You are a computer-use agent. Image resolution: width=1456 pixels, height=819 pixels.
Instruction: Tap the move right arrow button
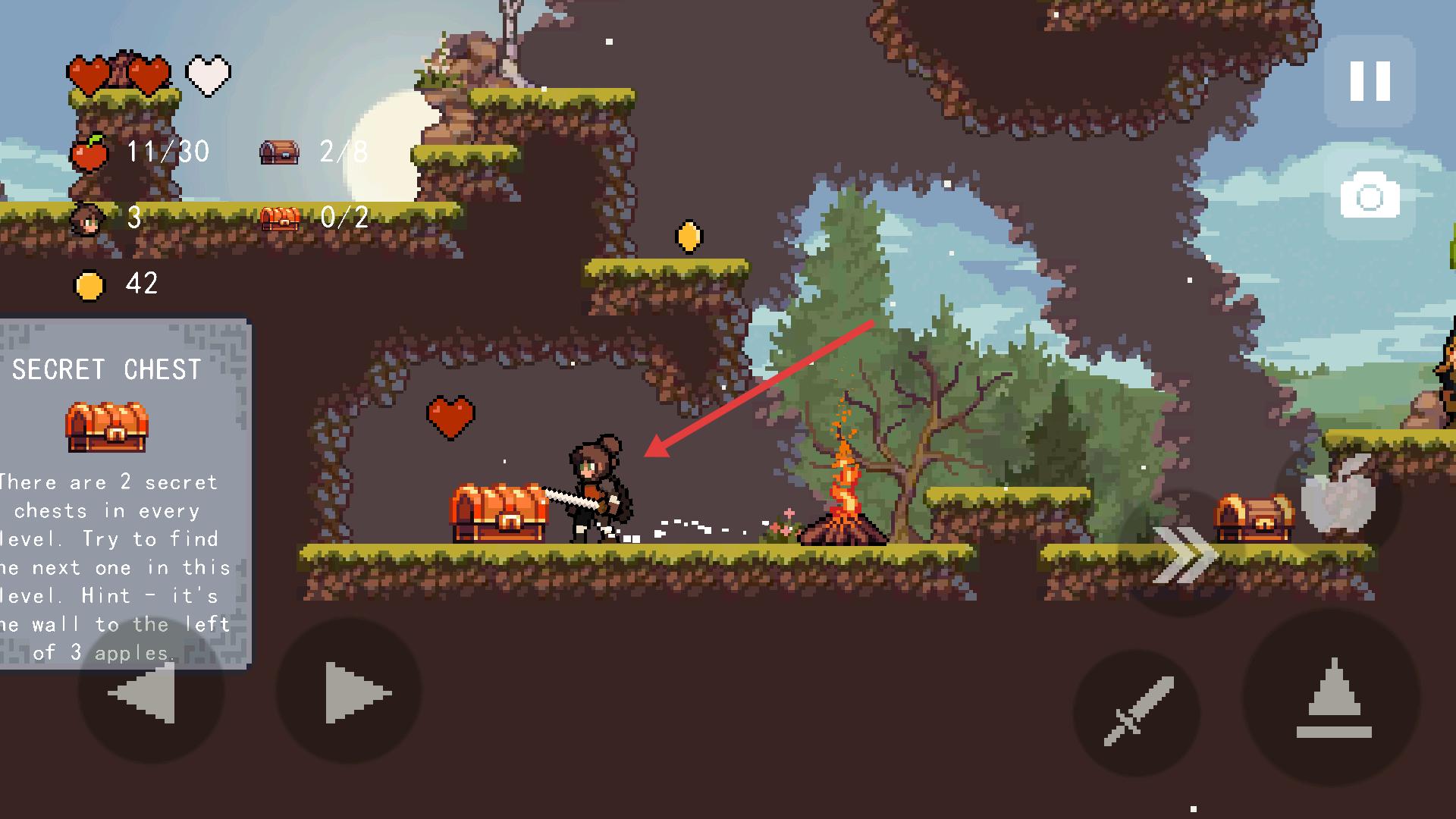pyautogui.click(x=350, y=692)
